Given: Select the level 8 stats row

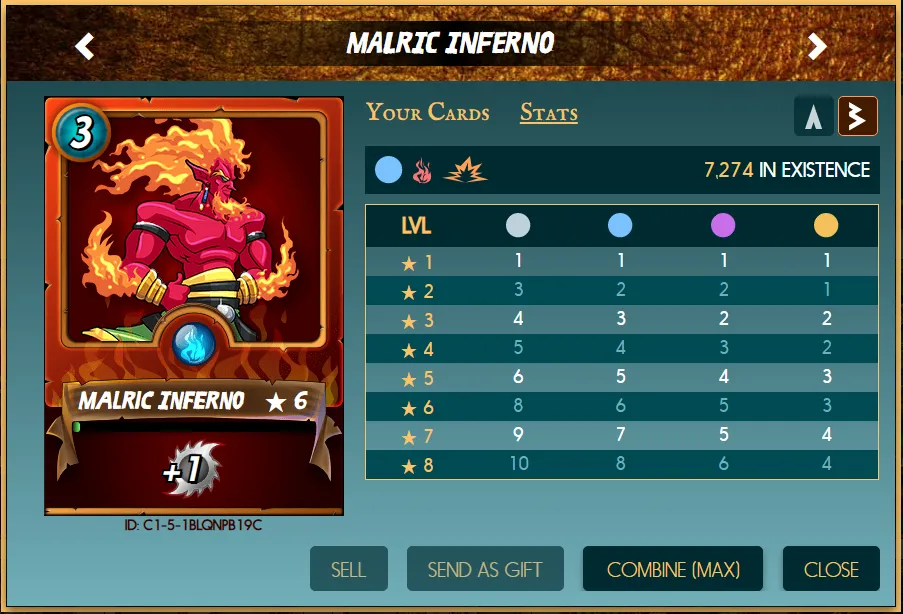Looking at the screenshot, I should point(621,465).
